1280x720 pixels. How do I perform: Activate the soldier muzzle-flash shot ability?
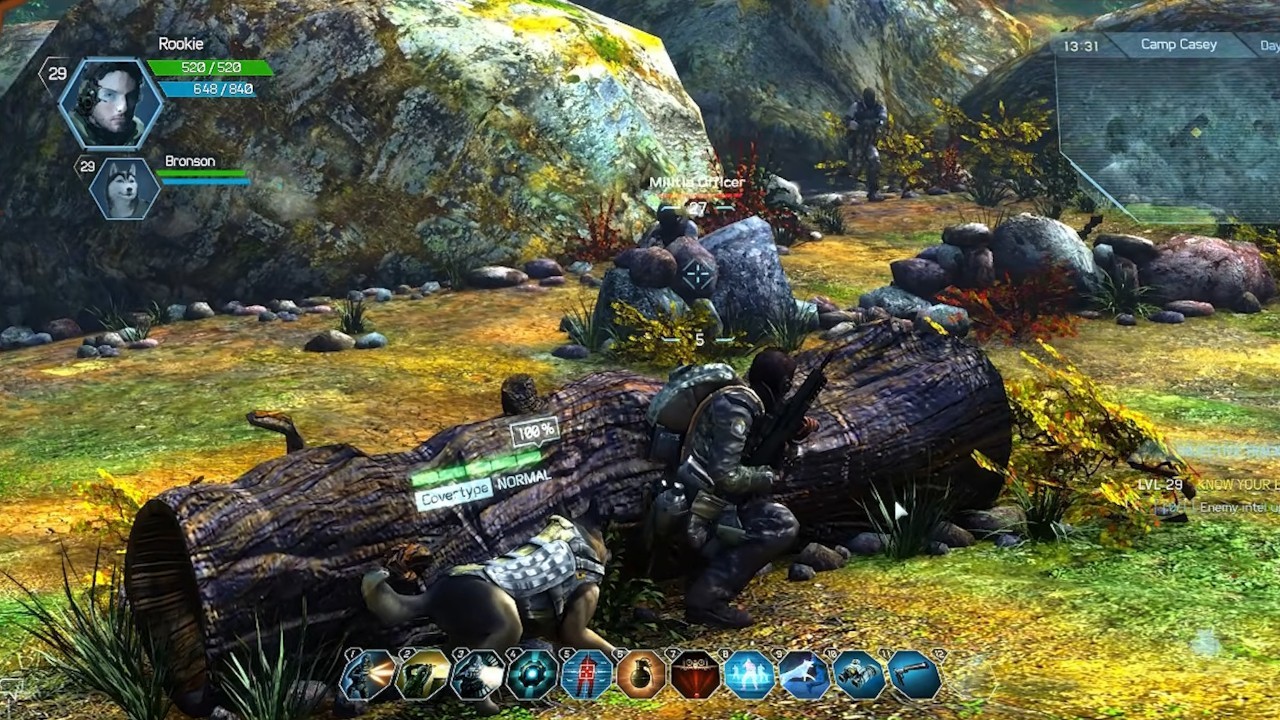point(368,674)
